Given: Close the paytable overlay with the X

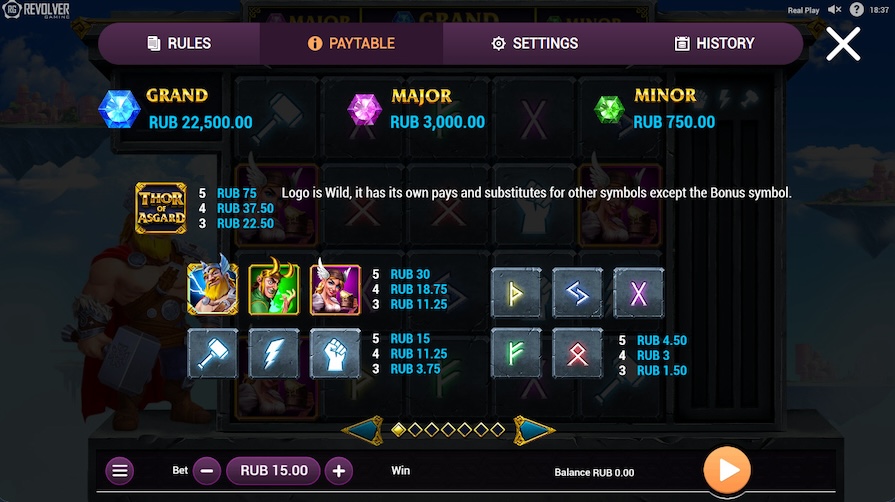Looking at the screenshot, I should 843,44.
